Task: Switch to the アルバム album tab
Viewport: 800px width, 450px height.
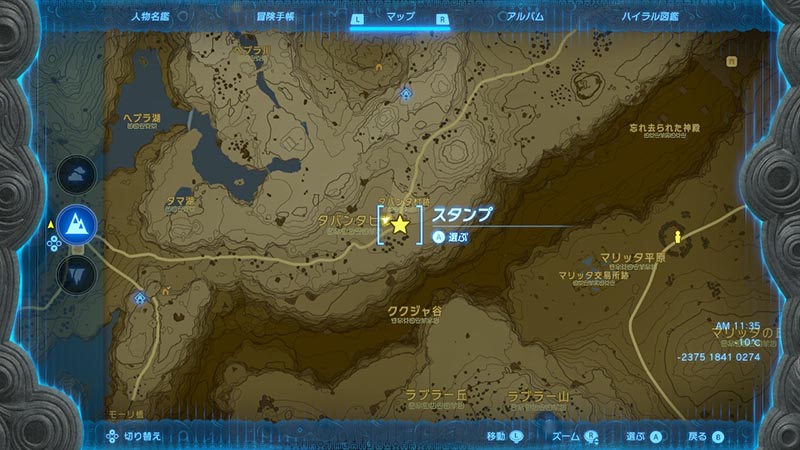Action: click(x=524, y=17)
